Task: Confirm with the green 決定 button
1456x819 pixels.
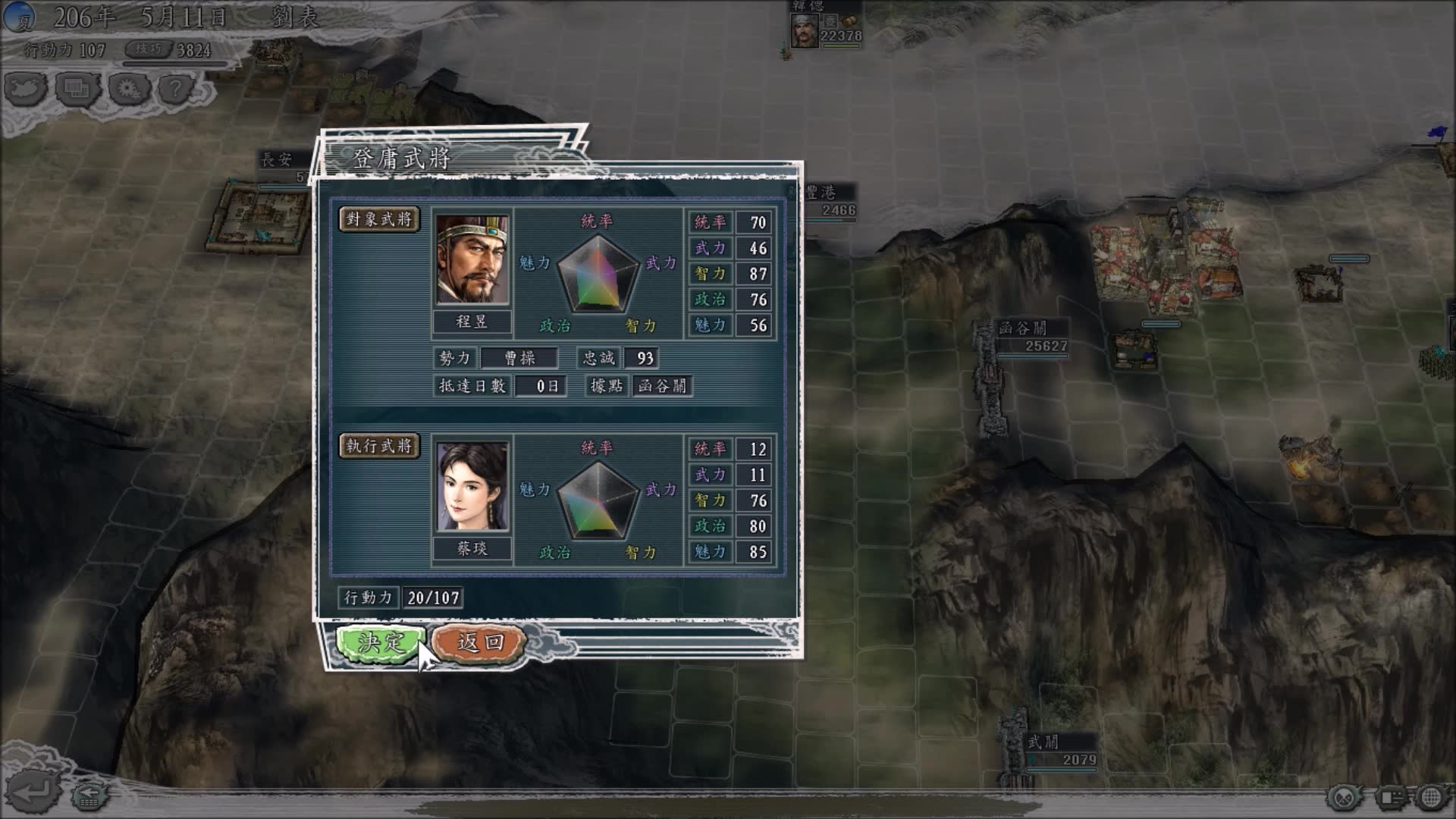Action: click(379, 643)
